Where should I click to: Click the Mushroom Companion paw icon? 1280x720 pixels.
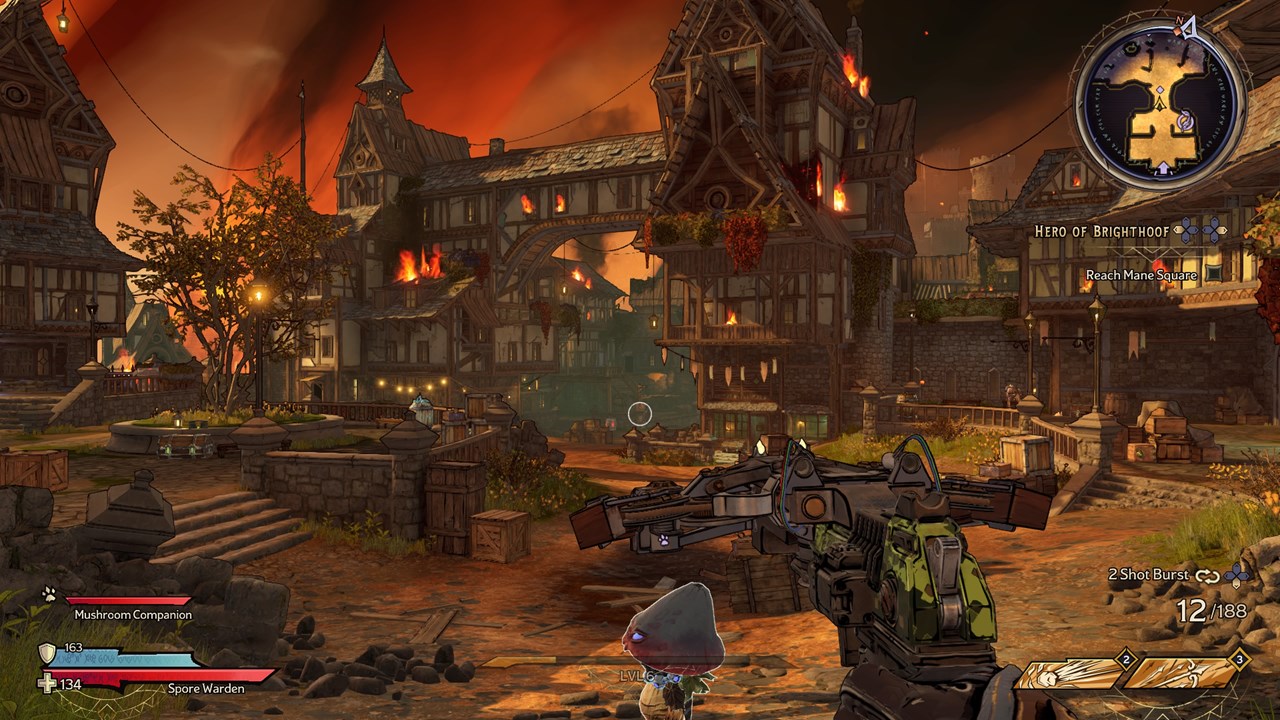click(x=49, y=594)
